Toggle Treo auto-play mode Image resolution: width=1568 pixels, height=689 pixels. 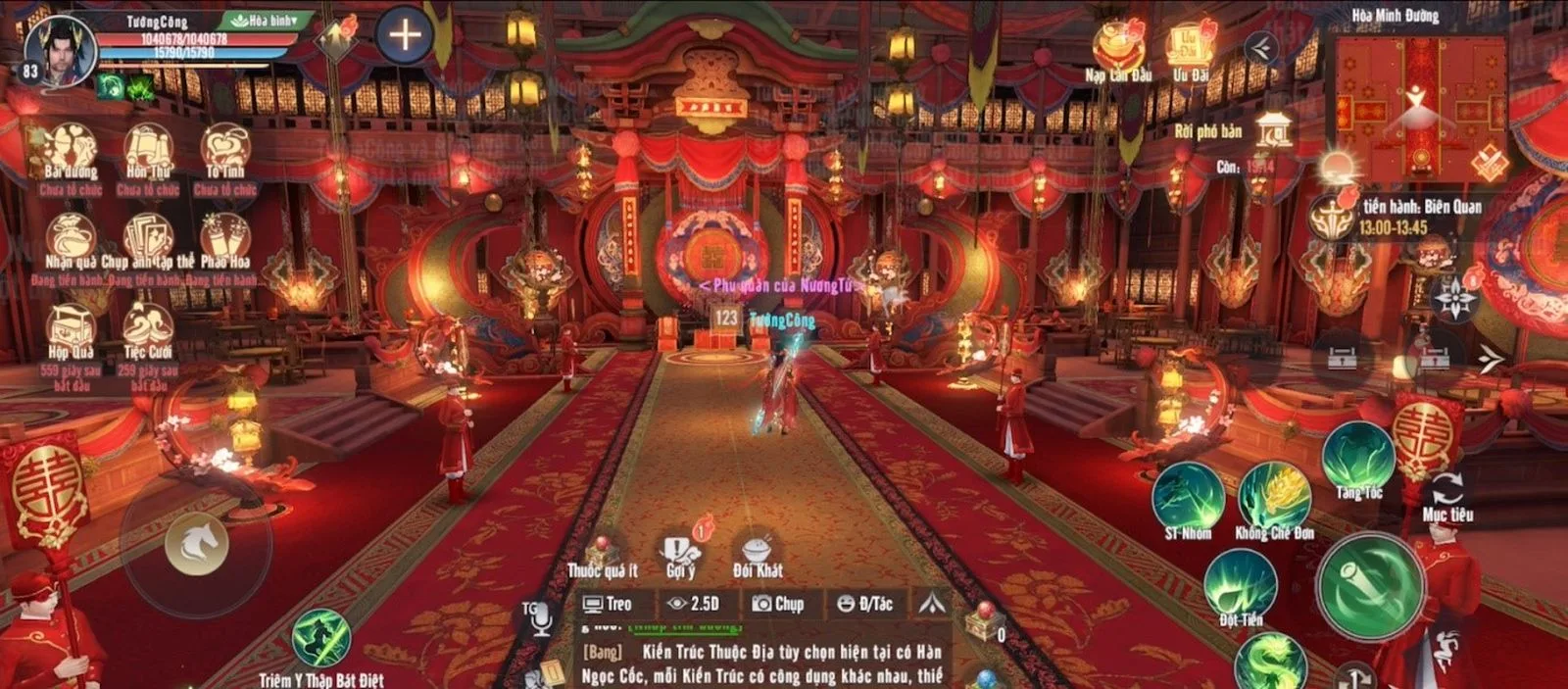pos(608,604)
